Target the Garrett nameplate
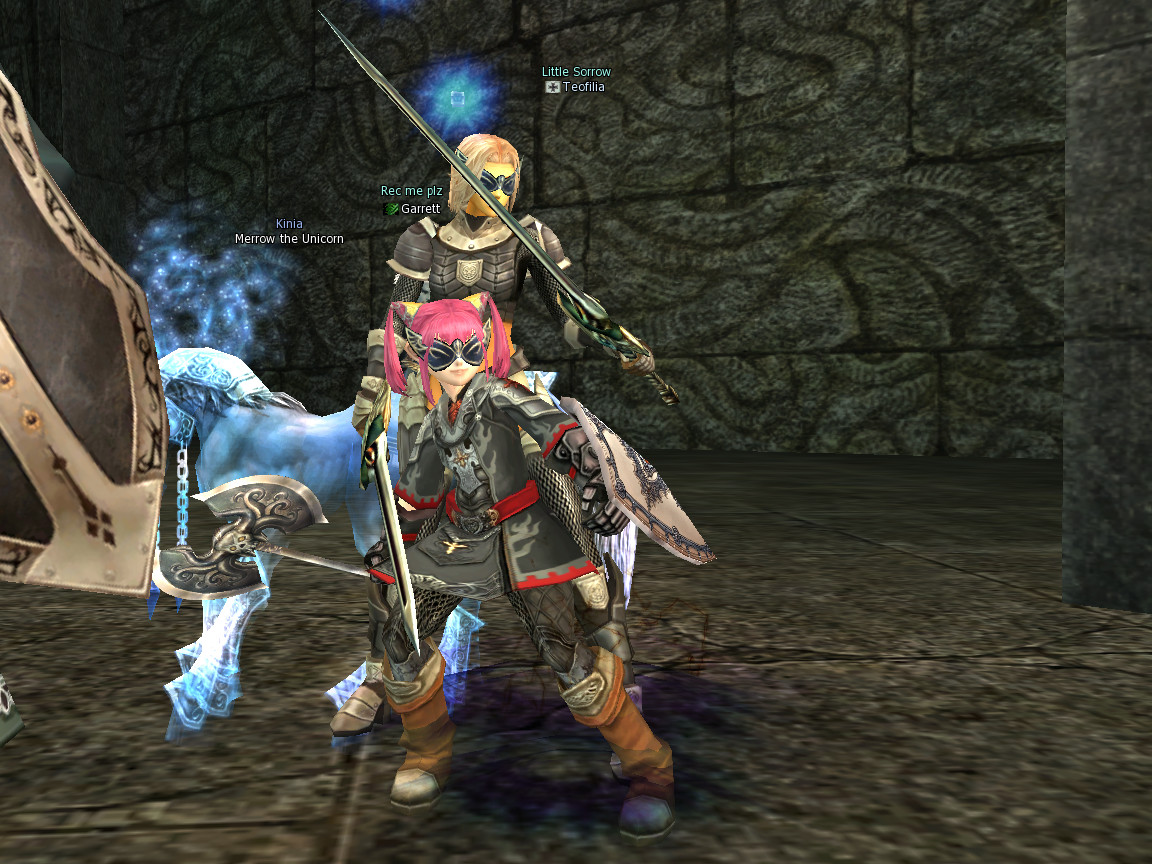 tap(420, 209)
